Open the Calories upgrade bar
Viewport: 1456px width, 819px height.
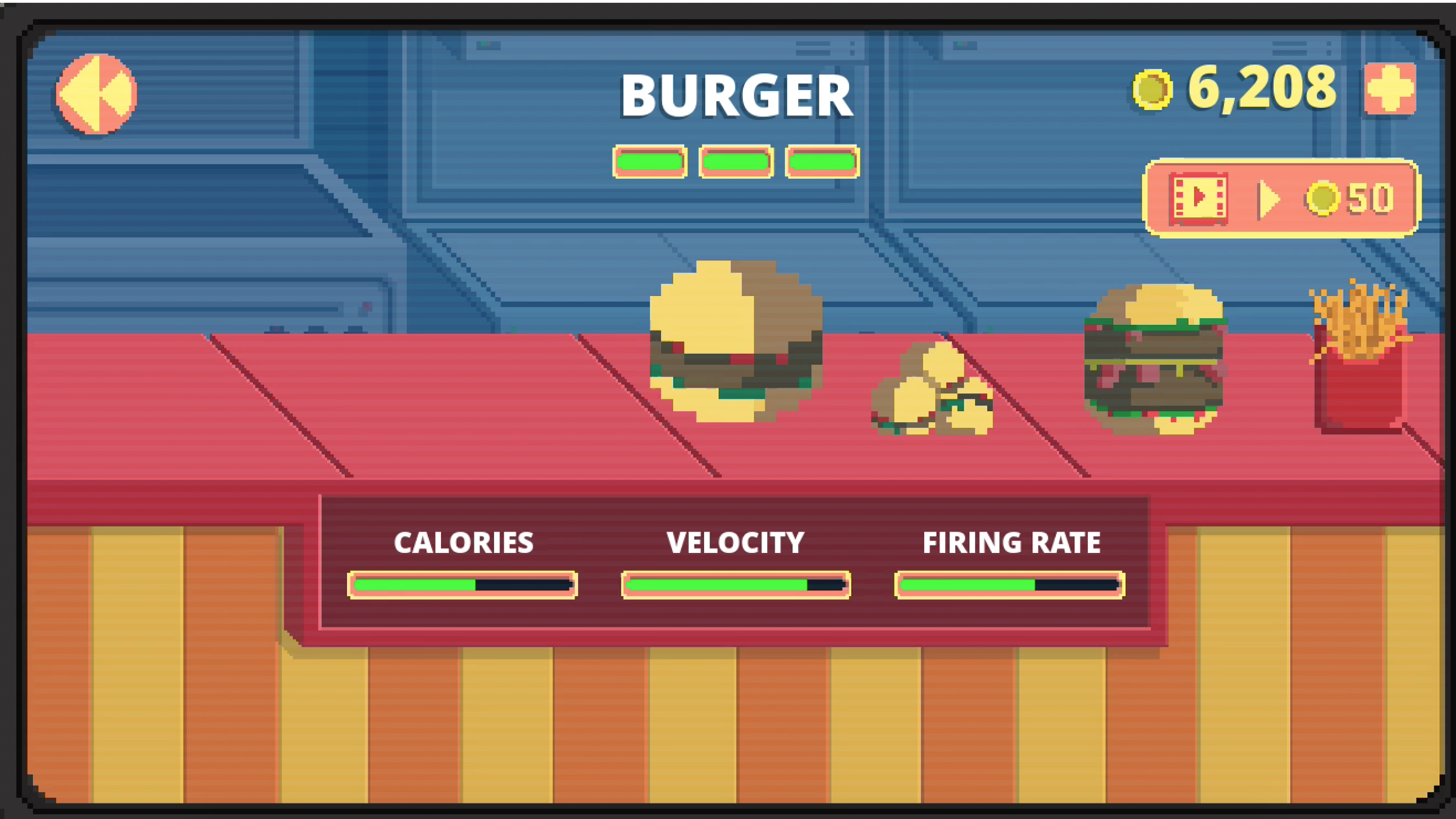coord(462,584)
